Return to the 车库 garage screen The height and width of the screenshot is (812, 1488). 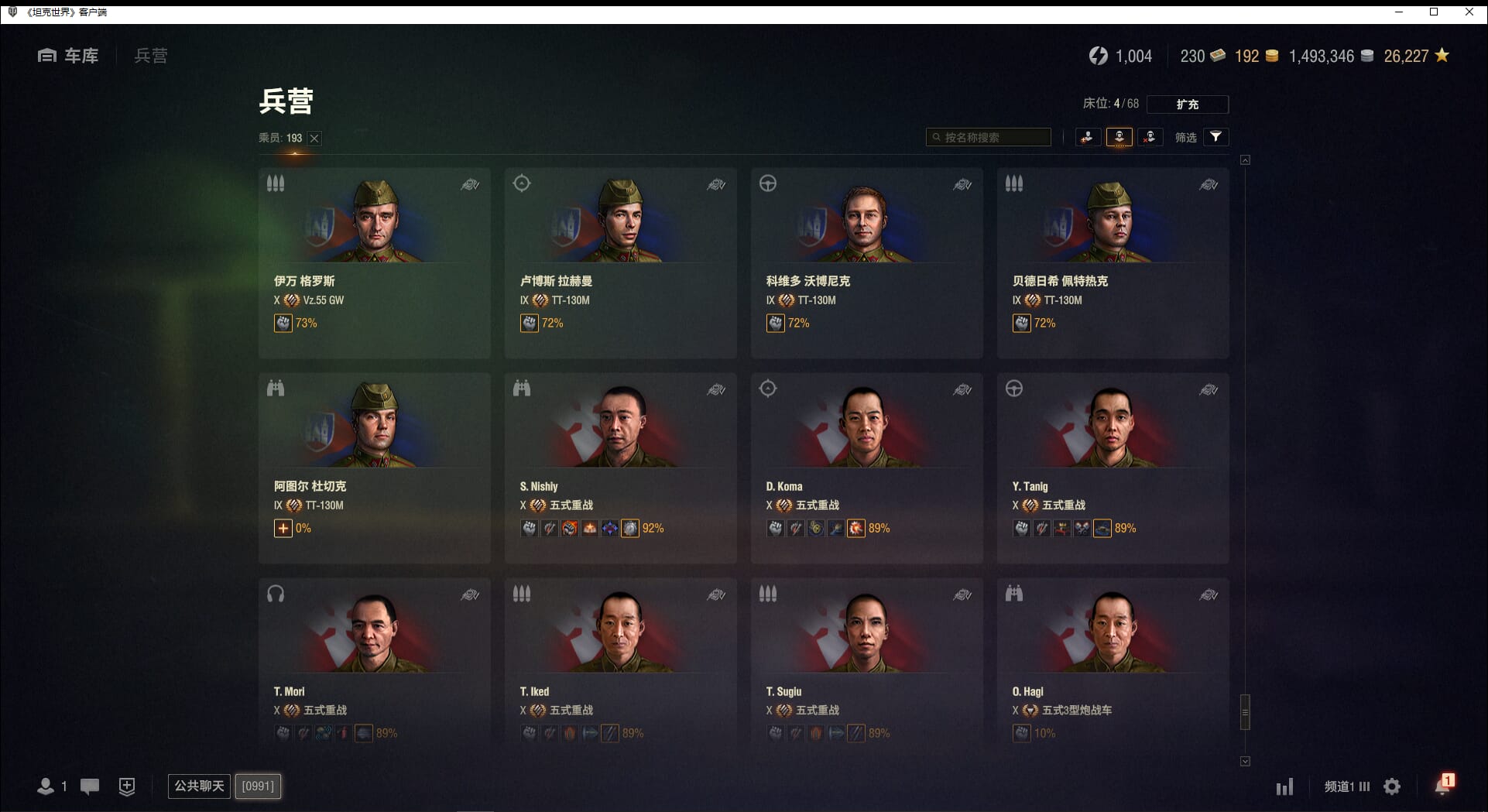[69, 56]
